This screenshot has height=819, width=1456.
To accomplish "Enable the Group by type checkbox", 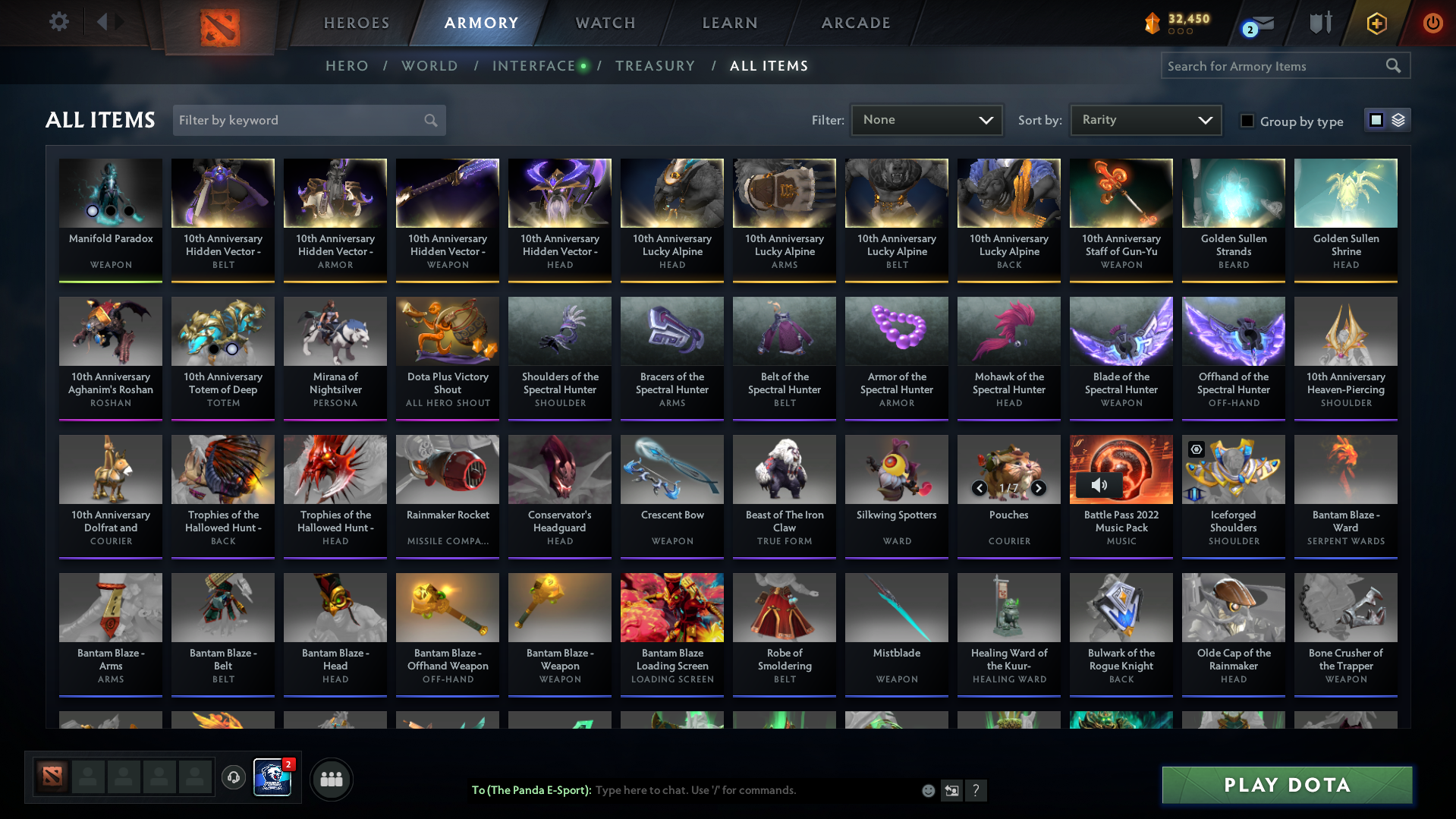I will [1247, 121].
